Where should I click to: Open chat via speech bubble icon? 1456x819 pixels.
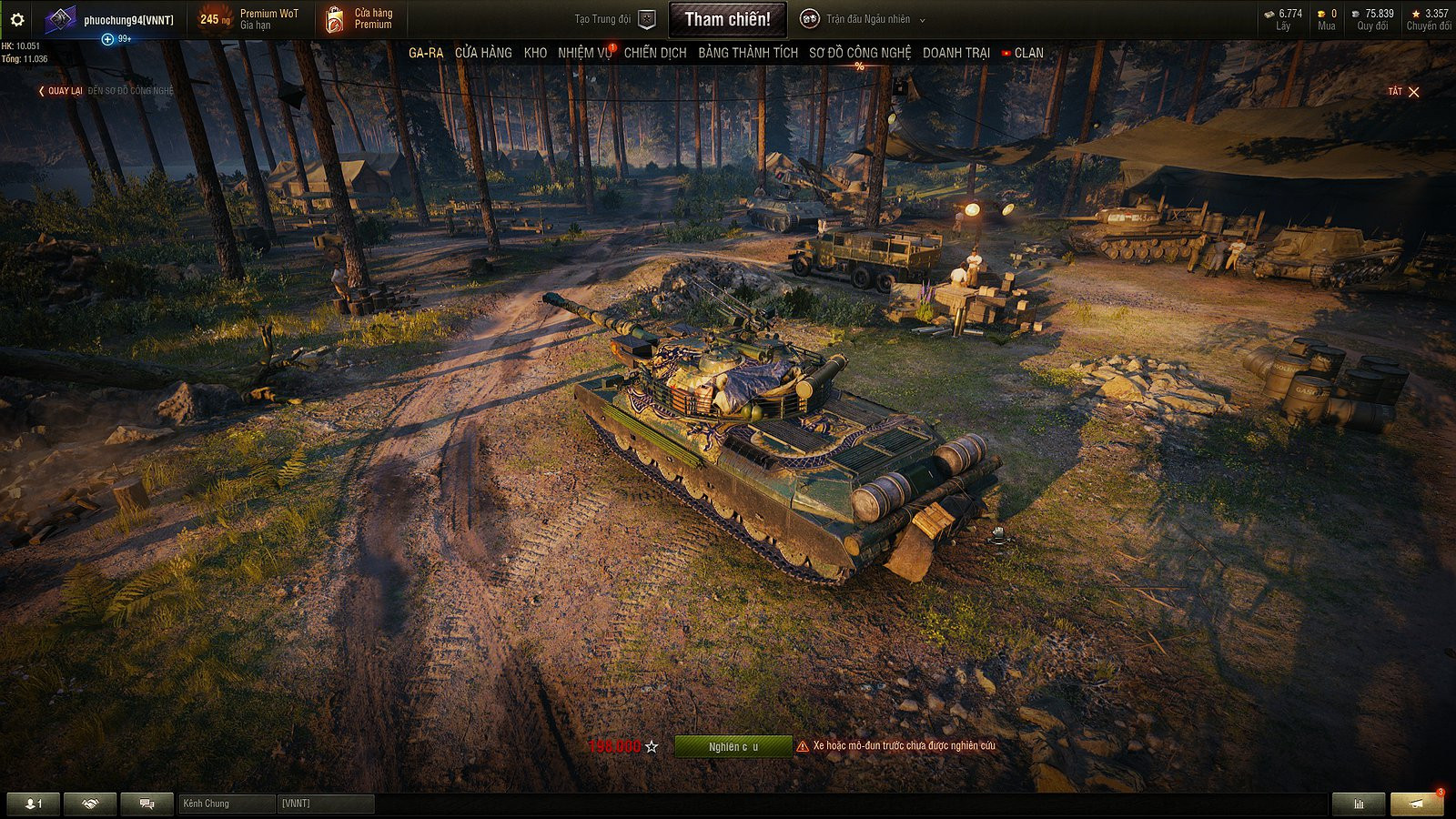[x=146, y=804]
